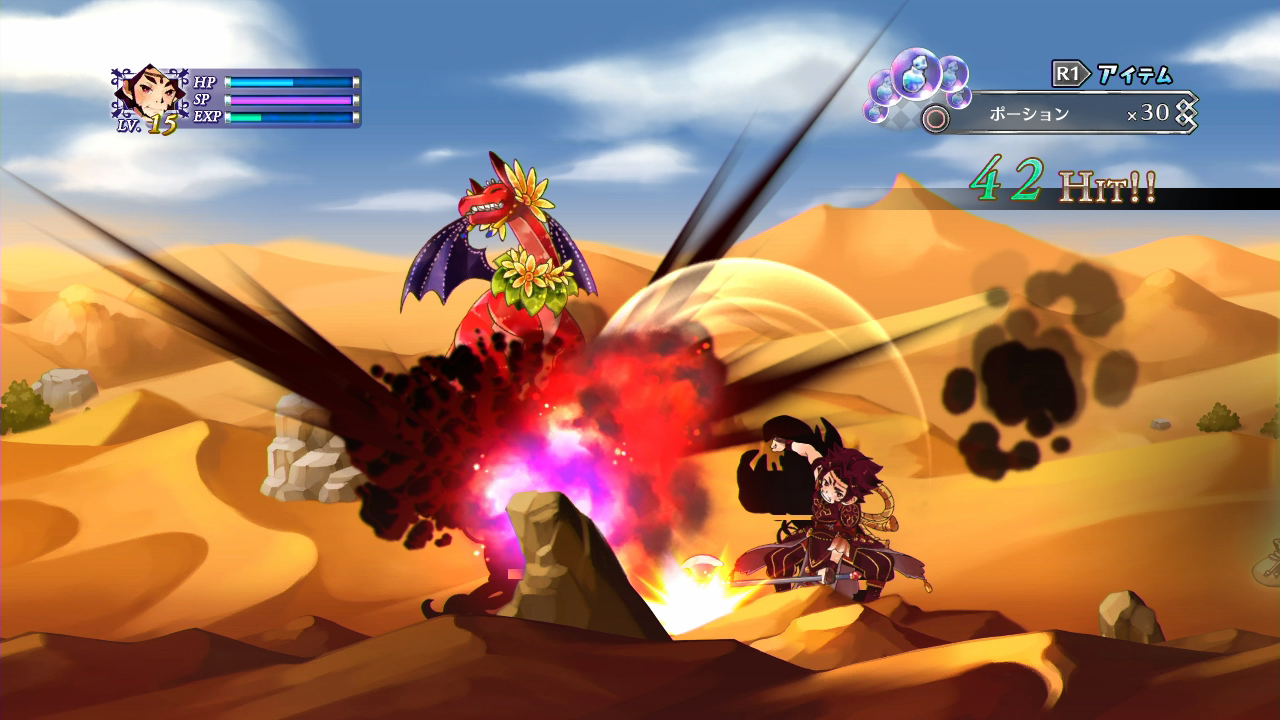Select the ポーション entry in the item bar

pyautogui.click(x=1027, y=112)
